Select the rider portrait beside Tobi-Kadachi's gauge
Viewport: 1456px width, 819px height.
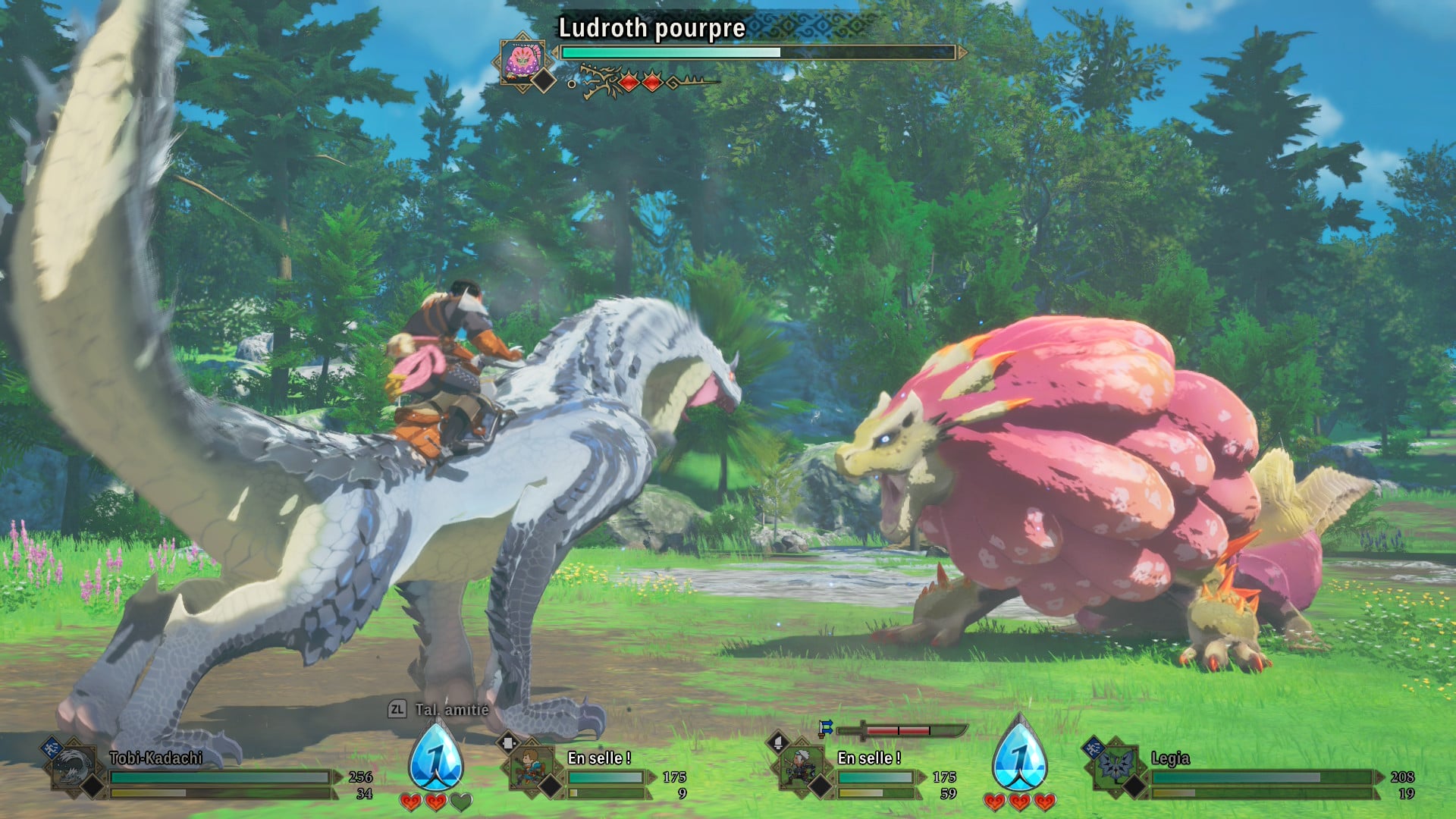pos(530,767)
